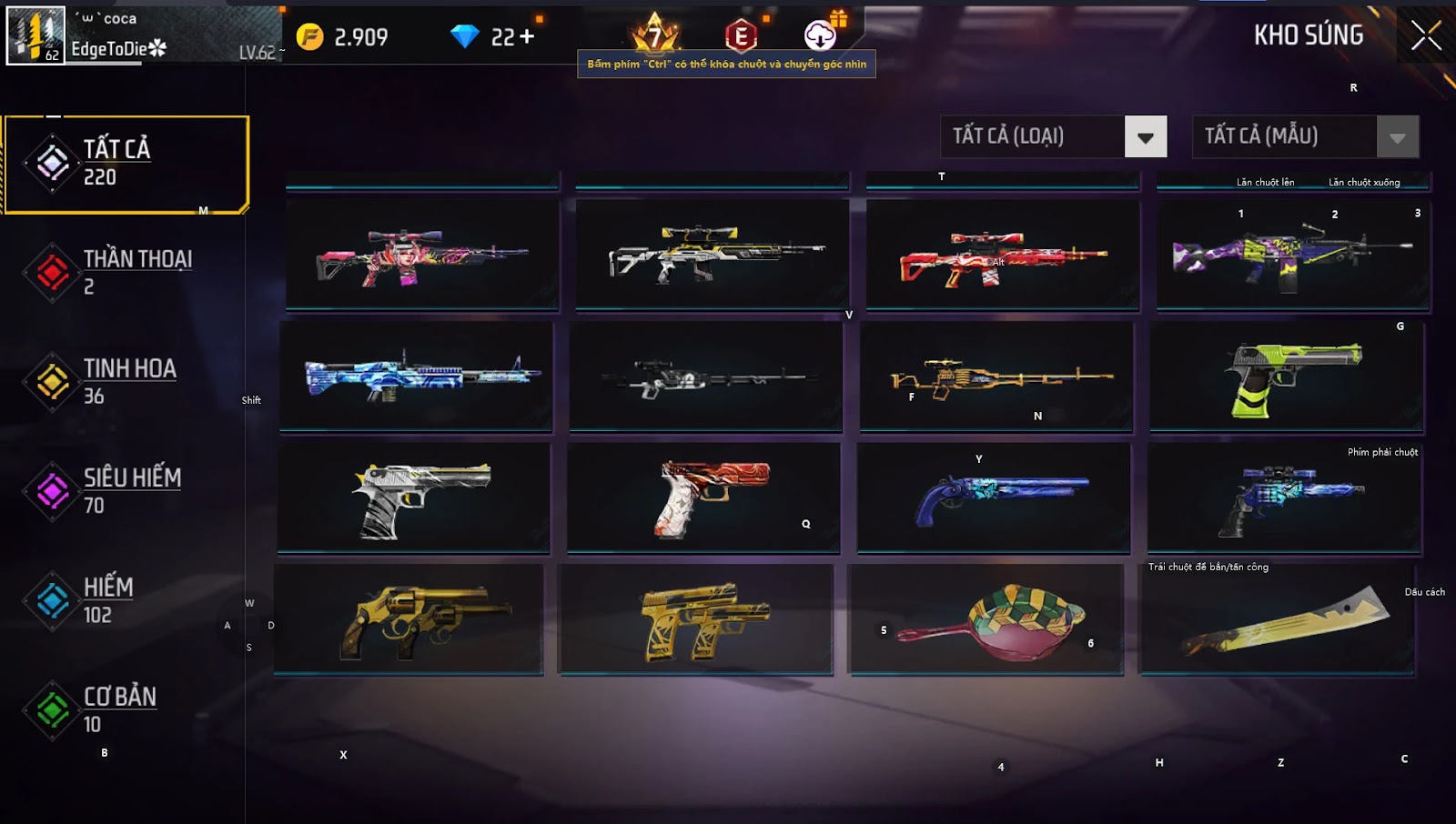Select the green Desert Eagle pistol skin

(x=1287, y=377)
